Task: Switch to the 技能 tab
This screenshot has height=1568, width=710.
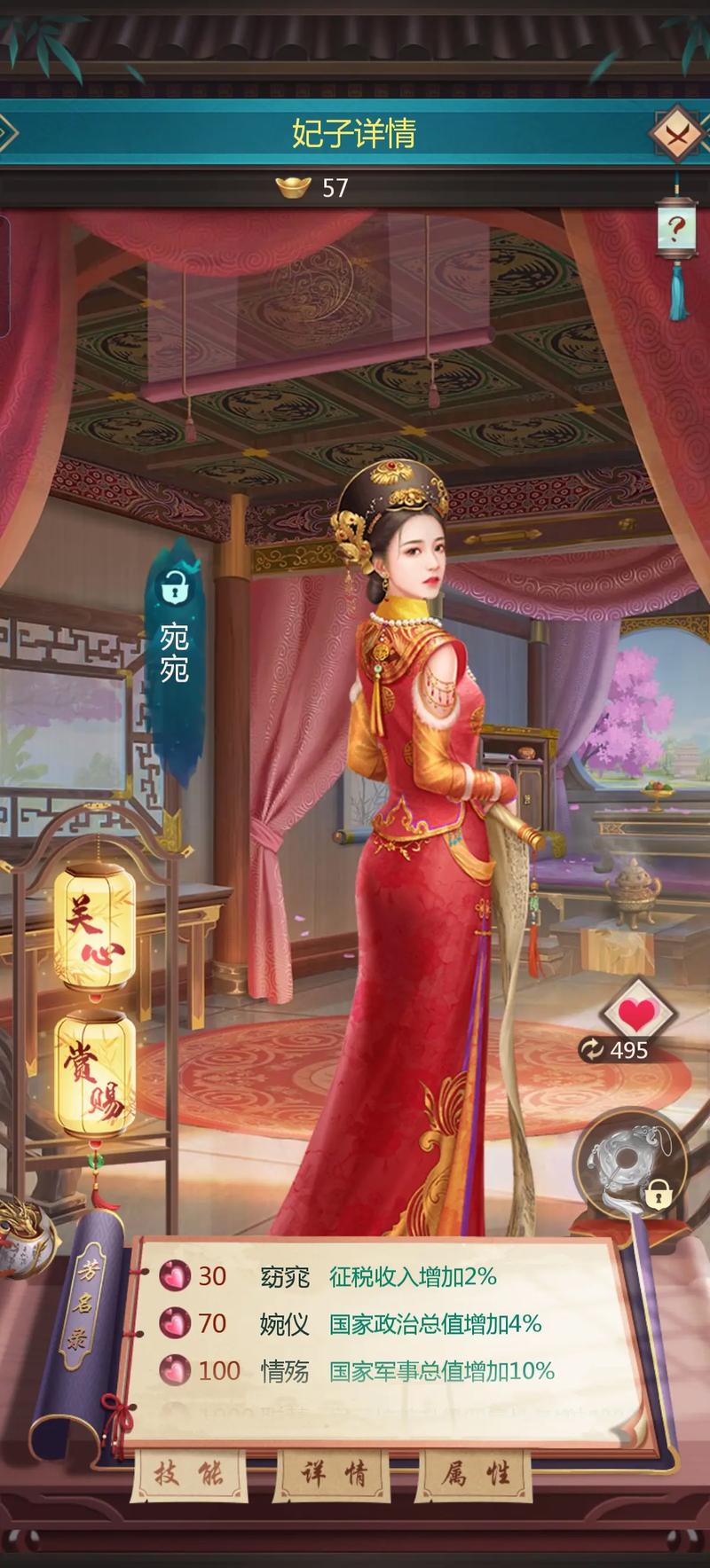Action: [x=189, y=1475]
